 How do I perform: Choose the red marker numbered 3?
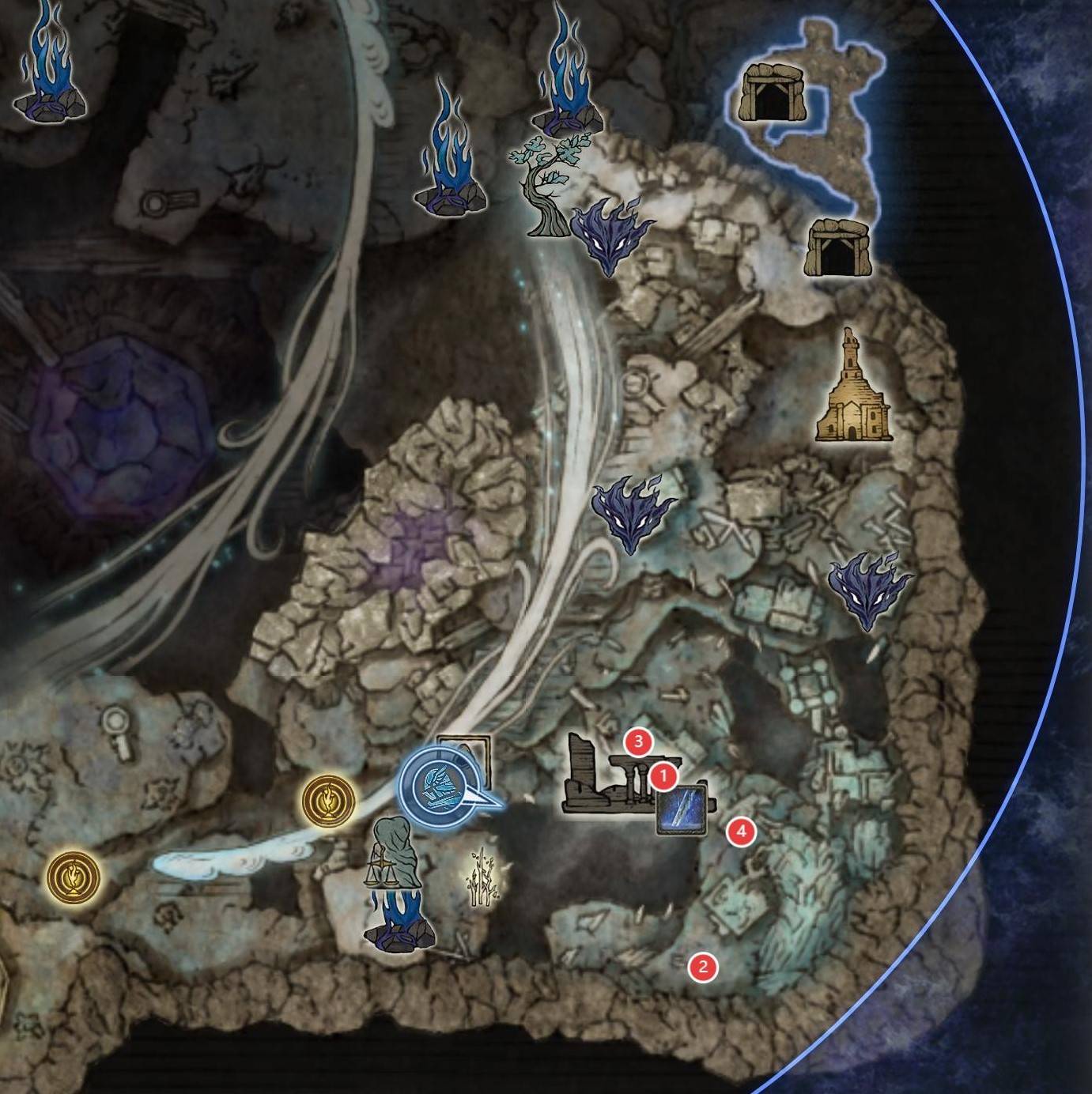click(x=637, y=741)
